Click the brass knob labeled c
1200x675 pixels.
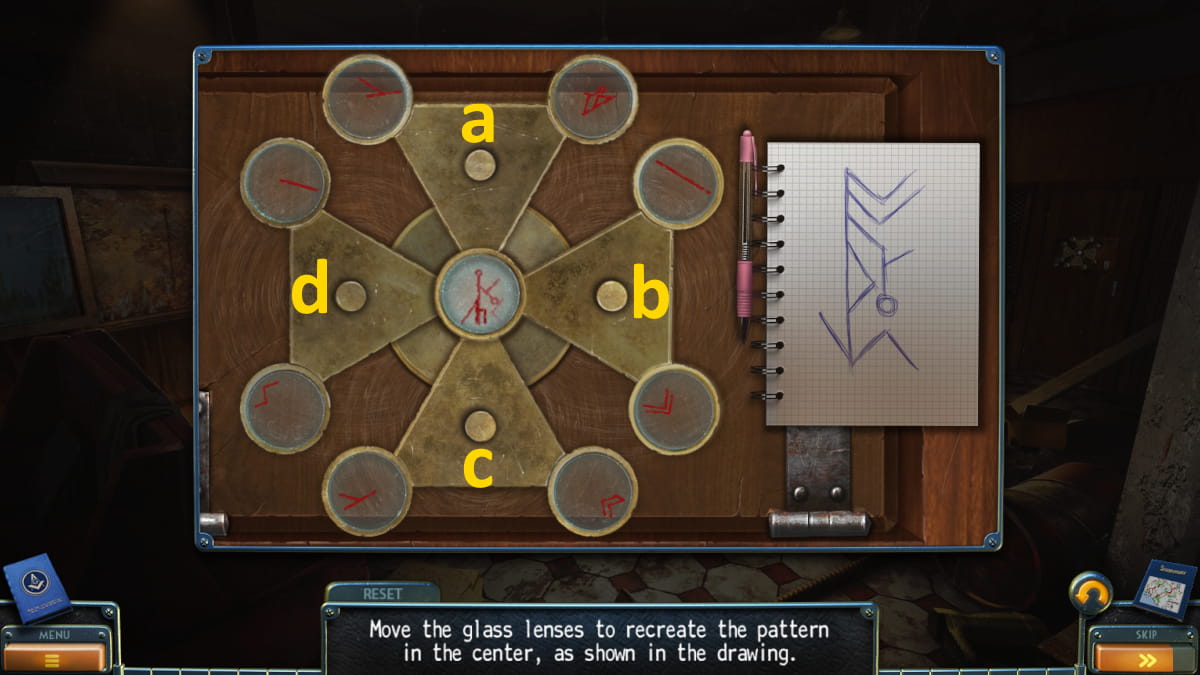click(480, 426)
